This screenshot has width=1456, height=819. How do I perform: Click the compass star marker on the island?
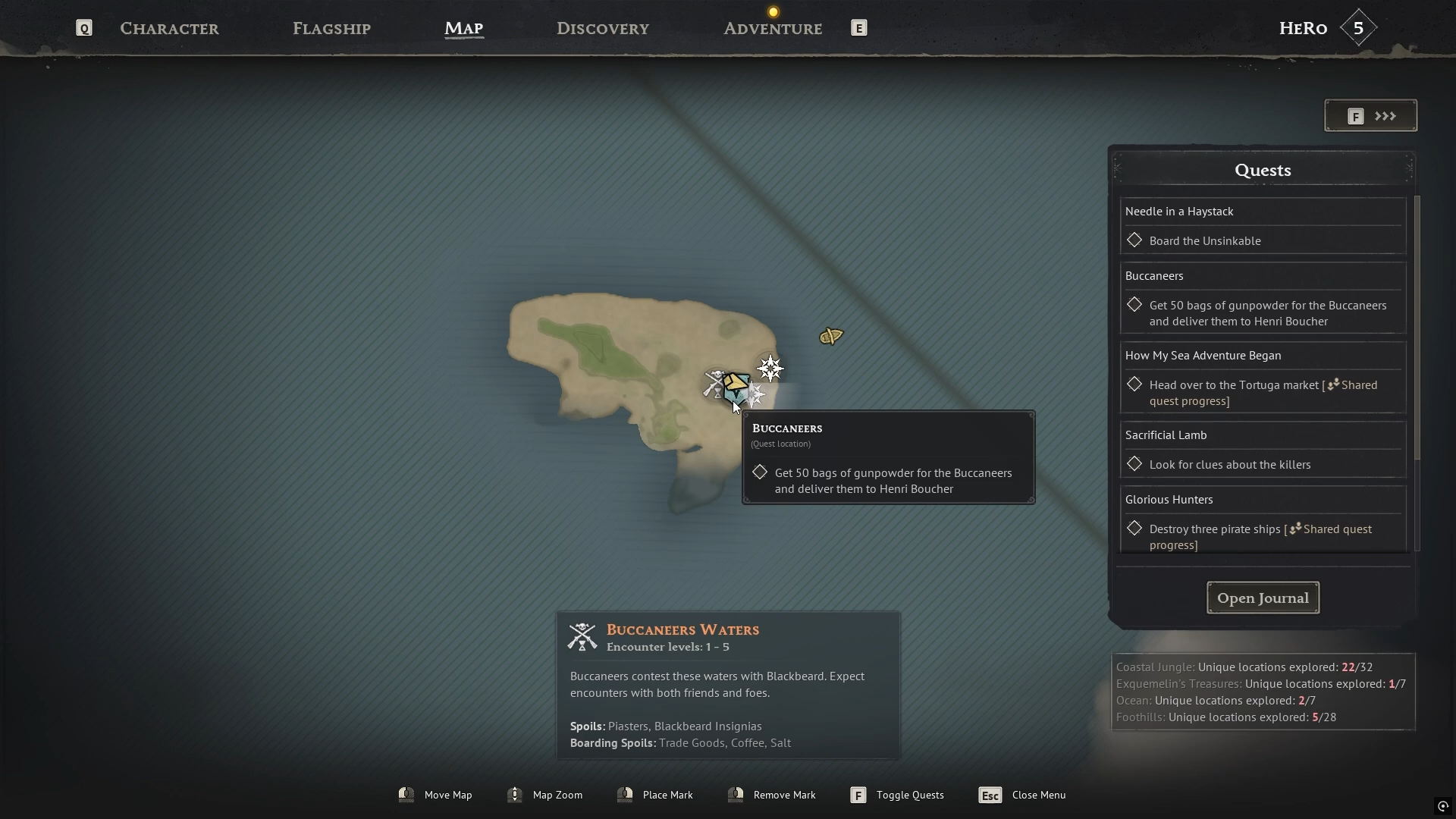point(770,369)
